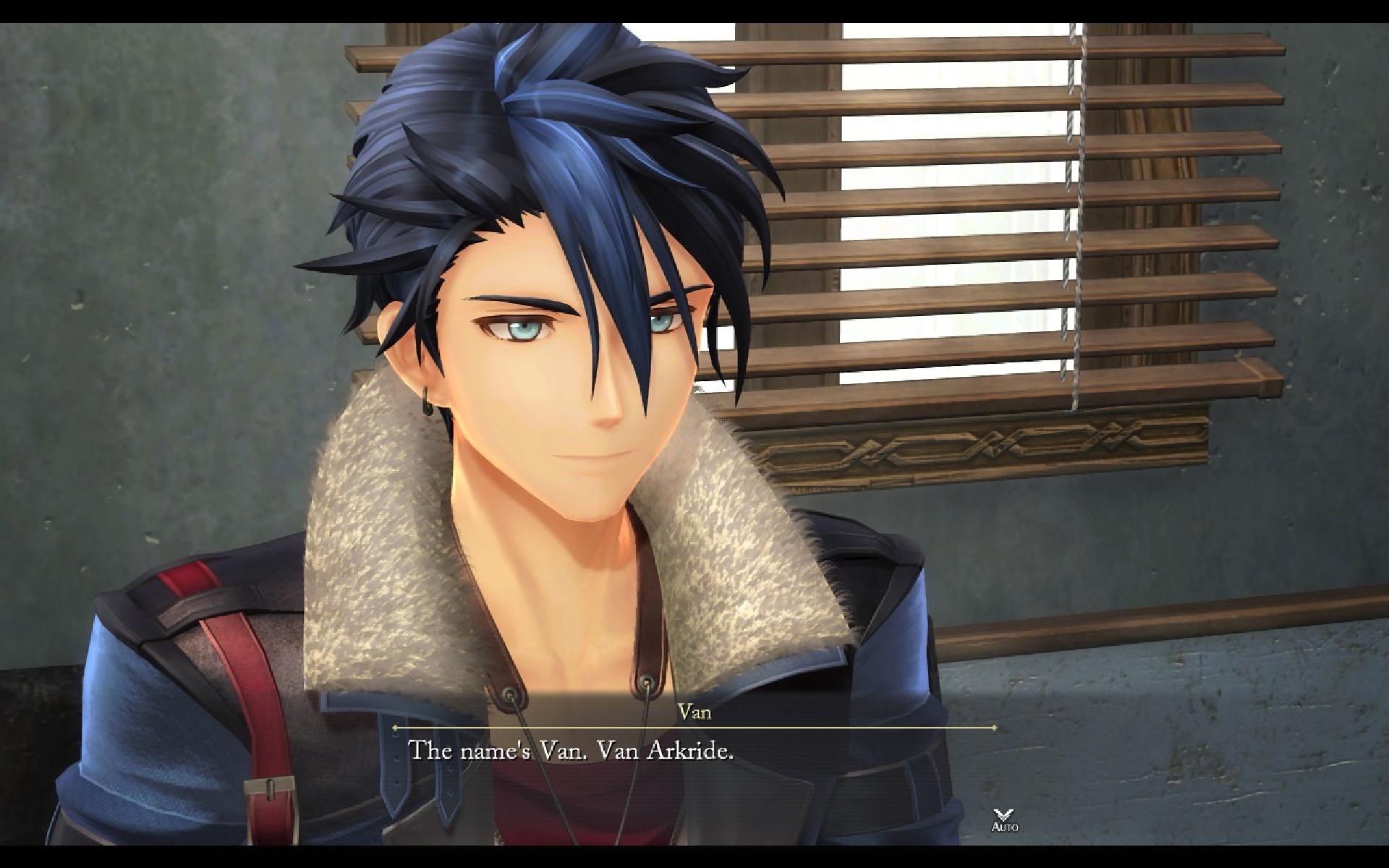The width and height of the screenshot is (1389, 868).
Task: Toggle the Auto dialogue advance icon
Action: [1004, 820]
